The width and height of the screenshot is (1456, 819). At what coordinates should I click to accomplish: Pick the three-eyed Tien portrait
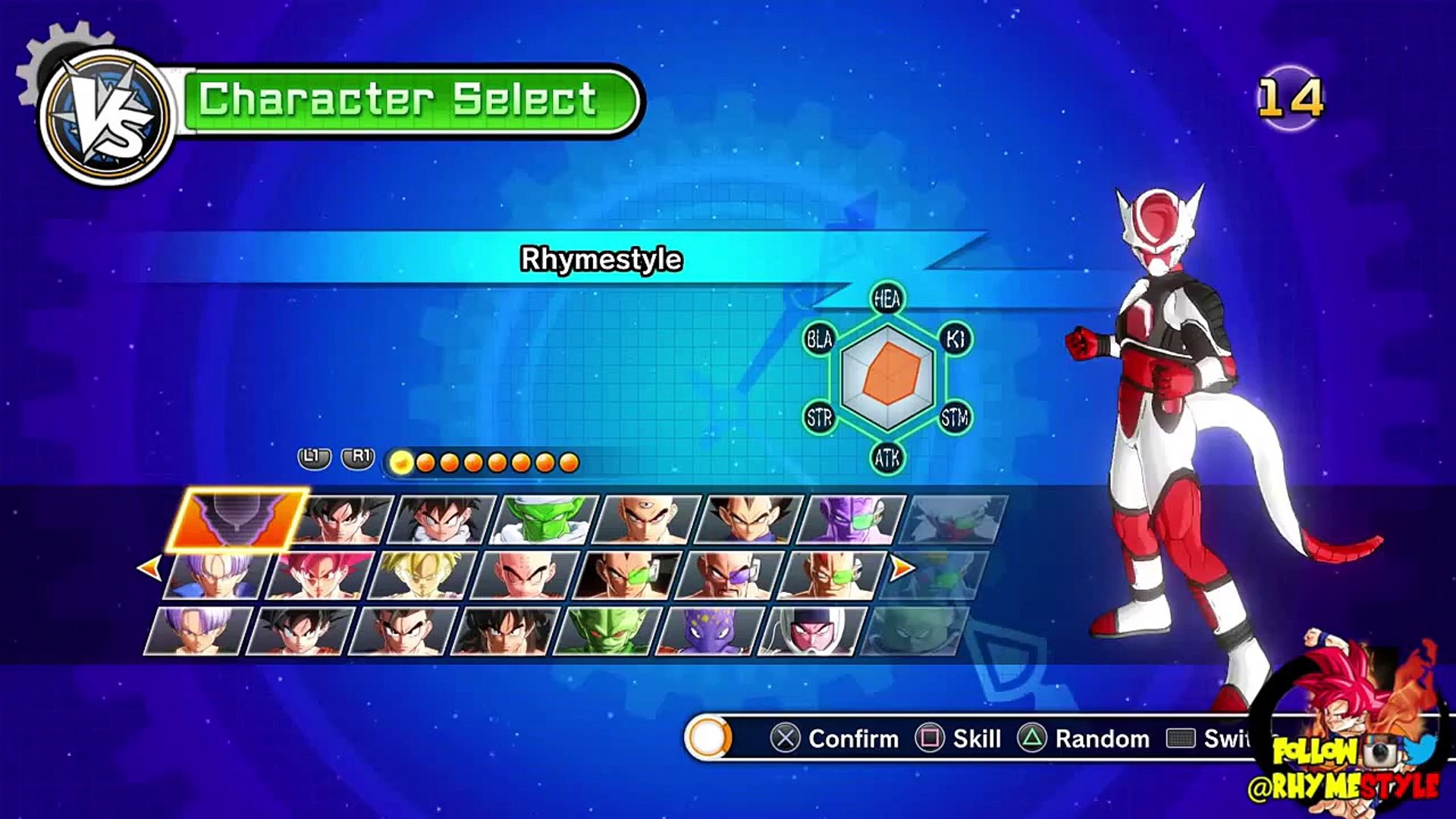click(x=647, y=520)
